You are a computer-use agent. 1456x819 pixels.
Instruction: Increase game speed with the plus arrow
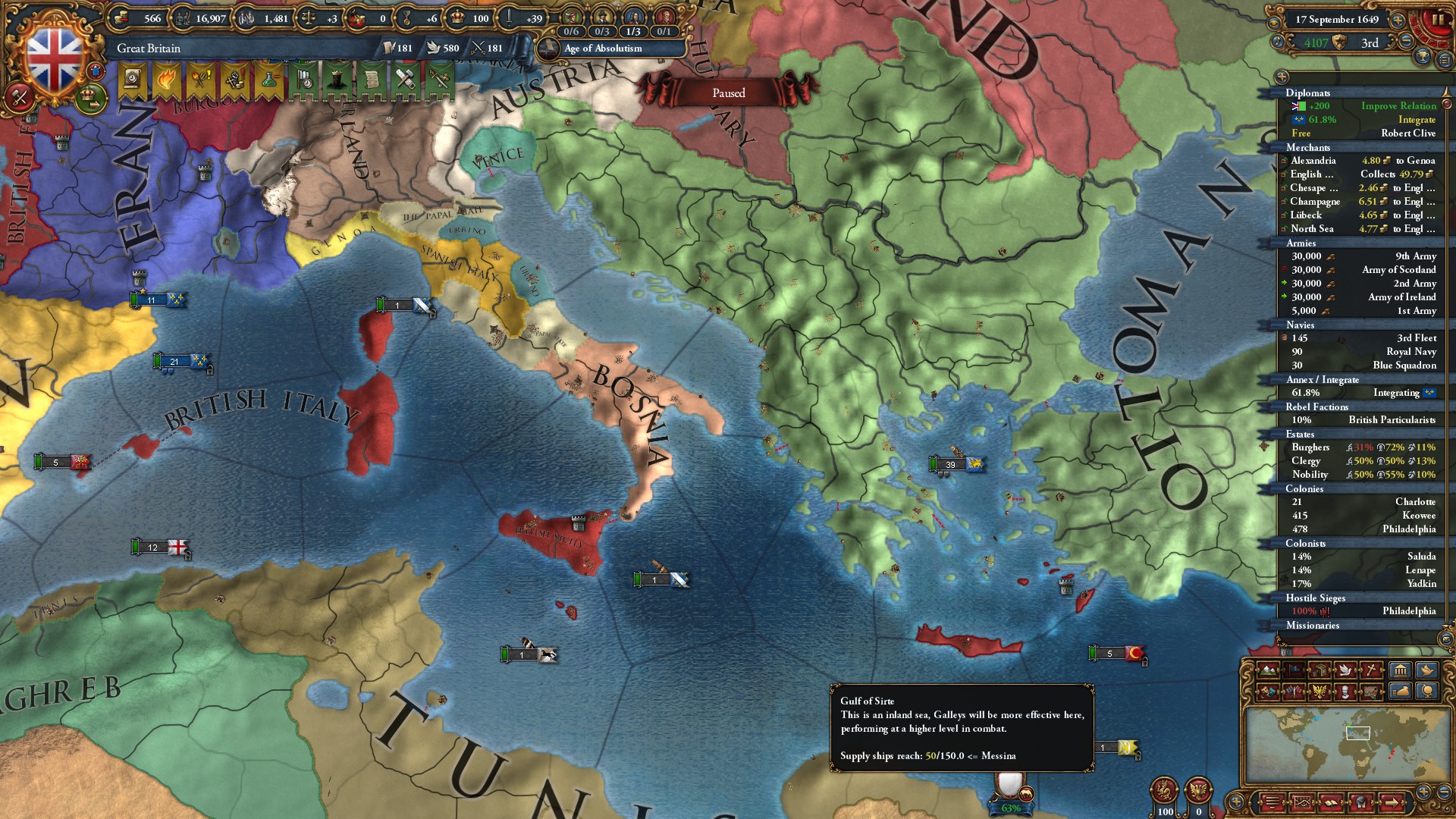pyautogui.click(x=1398, y=20)
